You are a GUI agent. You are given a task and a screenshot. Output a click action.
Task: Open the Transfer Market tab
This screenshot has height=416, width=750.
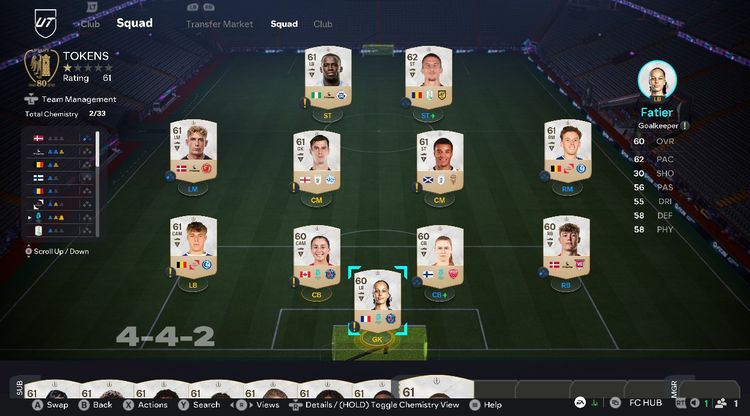pos(217,23)
